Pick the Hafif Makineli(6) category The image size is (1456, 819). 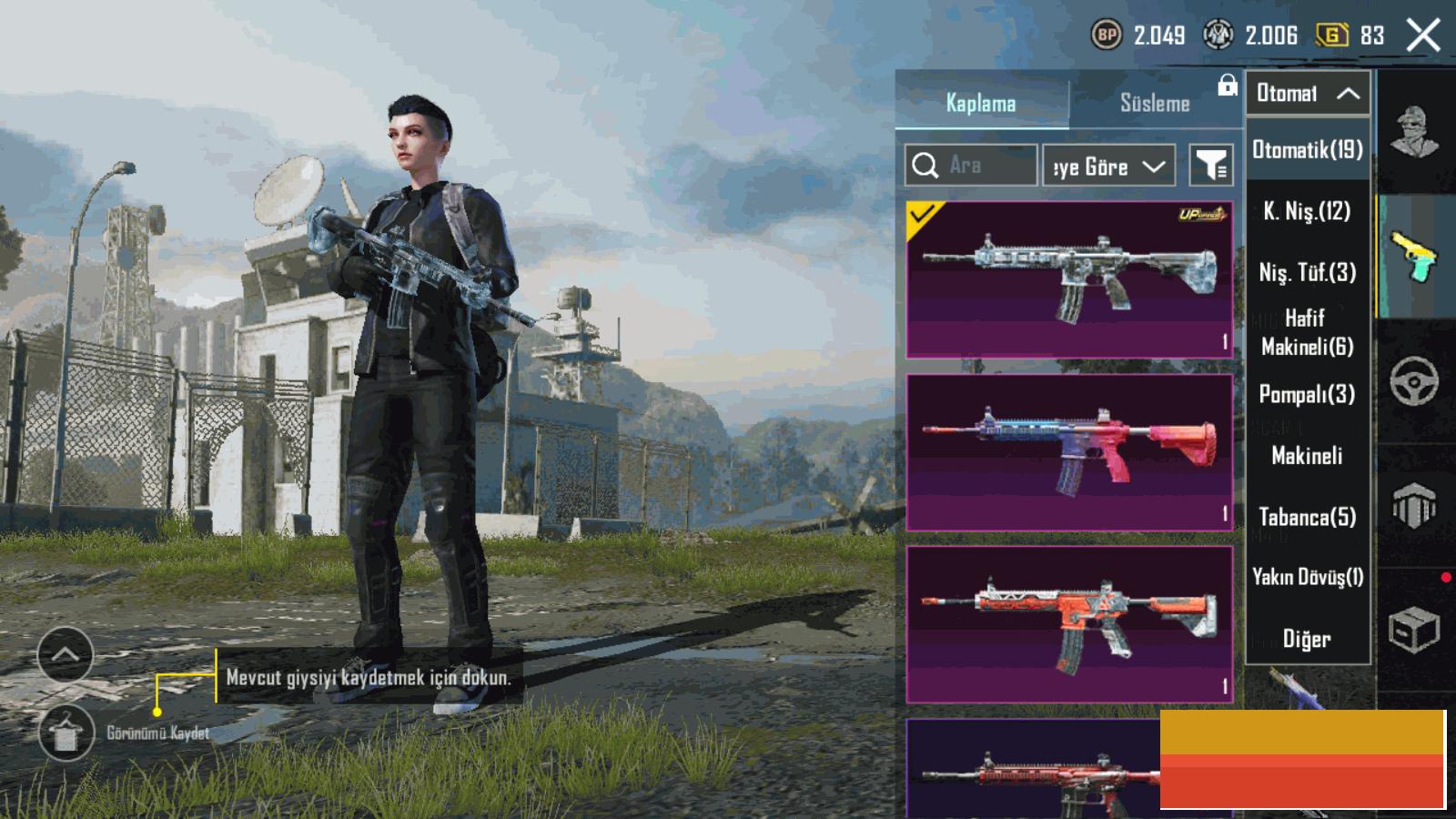[x=1308, y=332]
